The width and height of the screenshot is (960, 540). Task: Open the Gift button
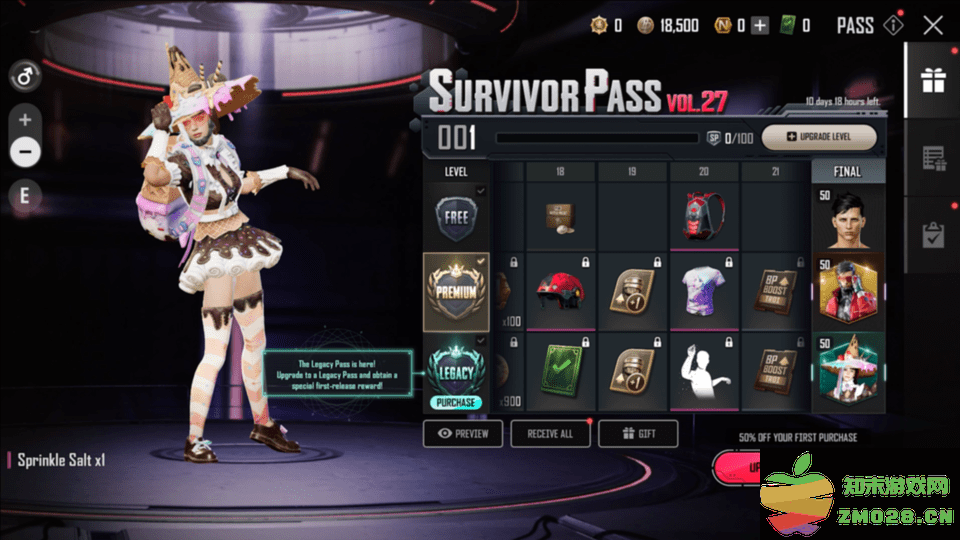[x=638, y=434]
